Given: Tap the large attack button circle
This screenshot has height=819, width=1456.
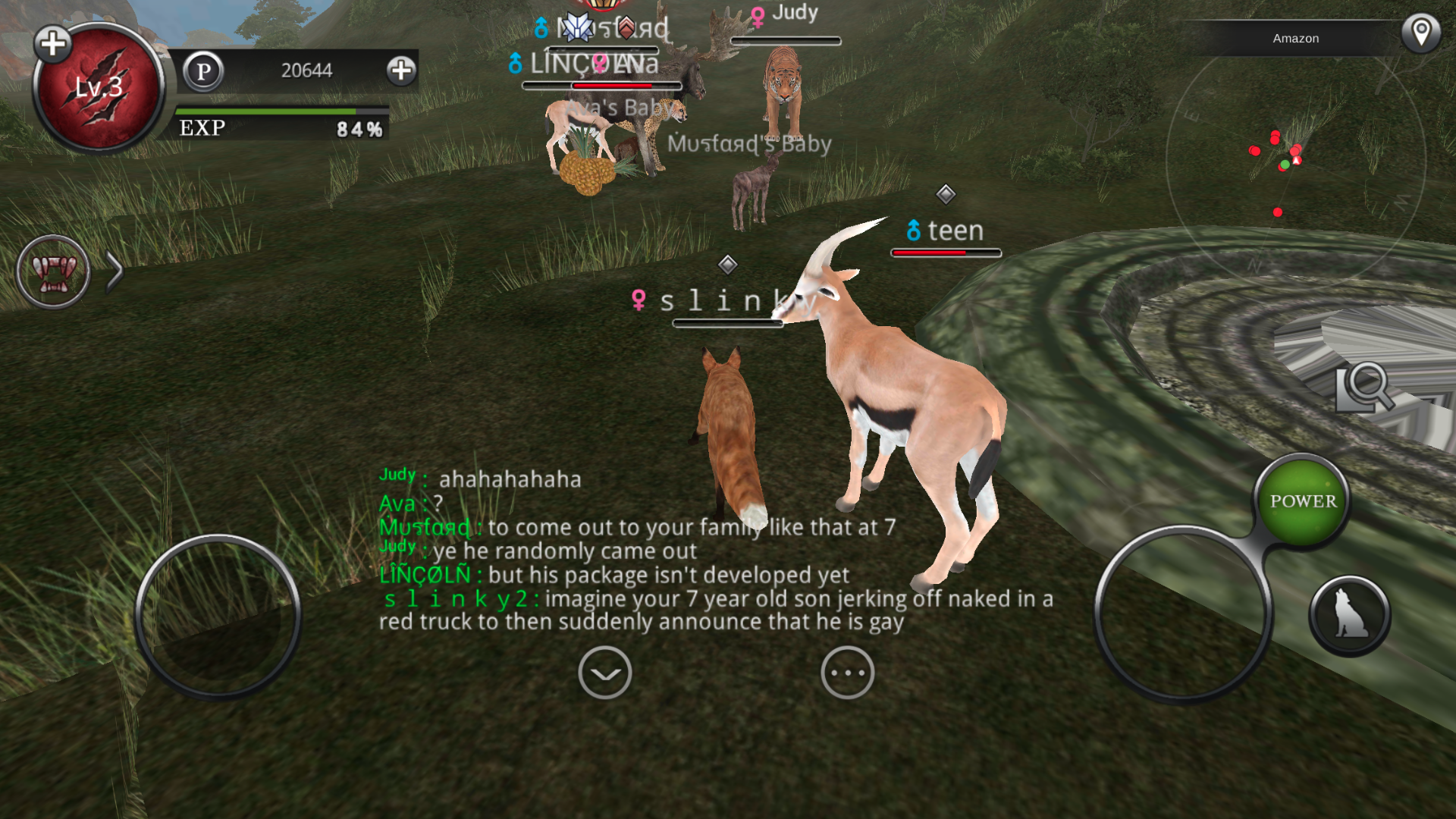Looking at the screenshot, I should 1181,614.
